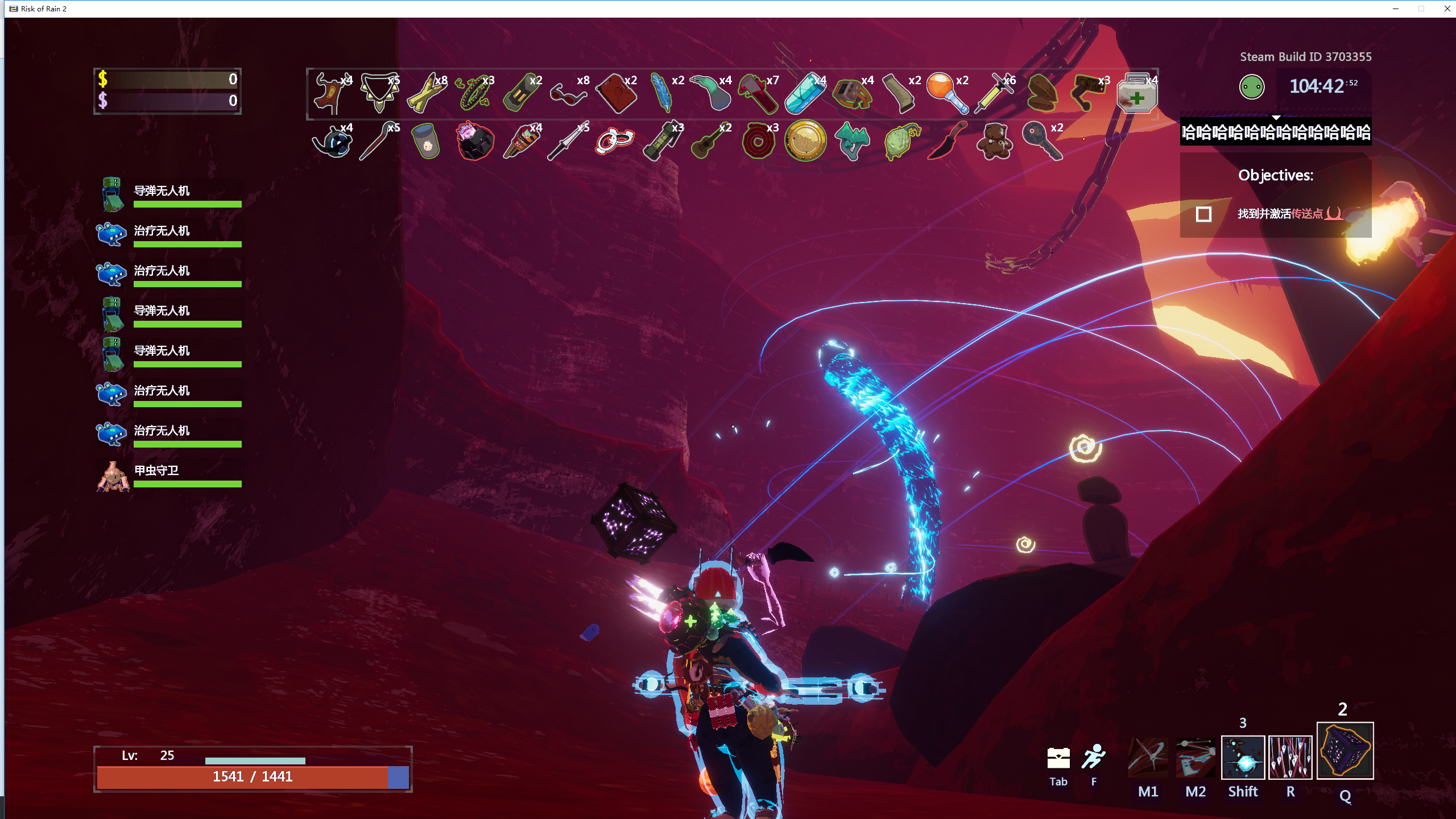Activate the purple cube equipment slot
Screen dimensions: 1456x819
pos(1345,751)
